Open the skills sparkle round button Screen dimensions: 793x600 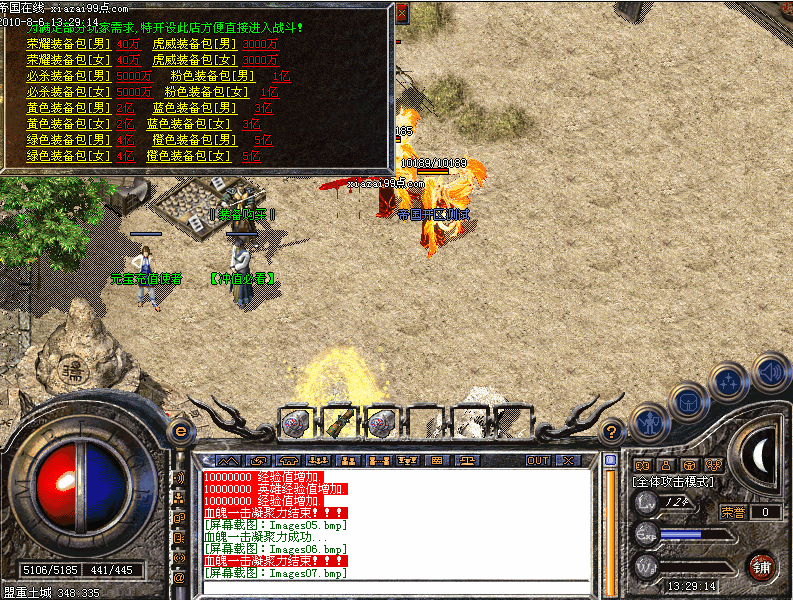point(729,382)
